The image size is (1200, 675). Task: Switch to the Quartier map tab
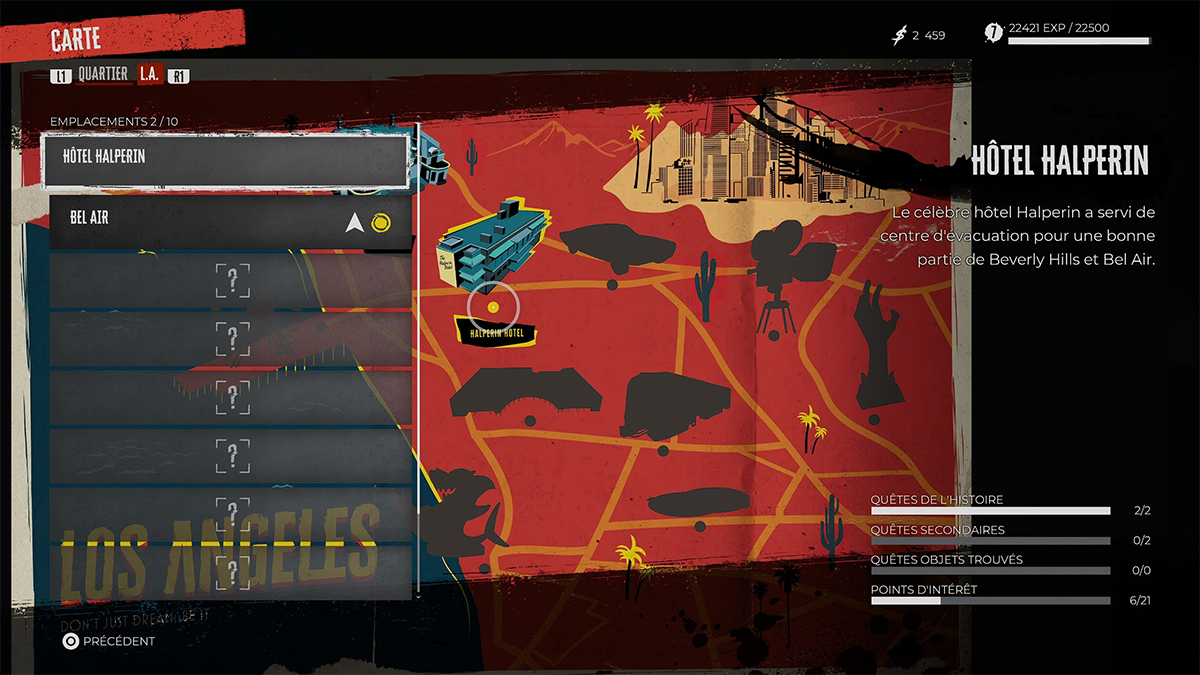[x=103, y=74]
